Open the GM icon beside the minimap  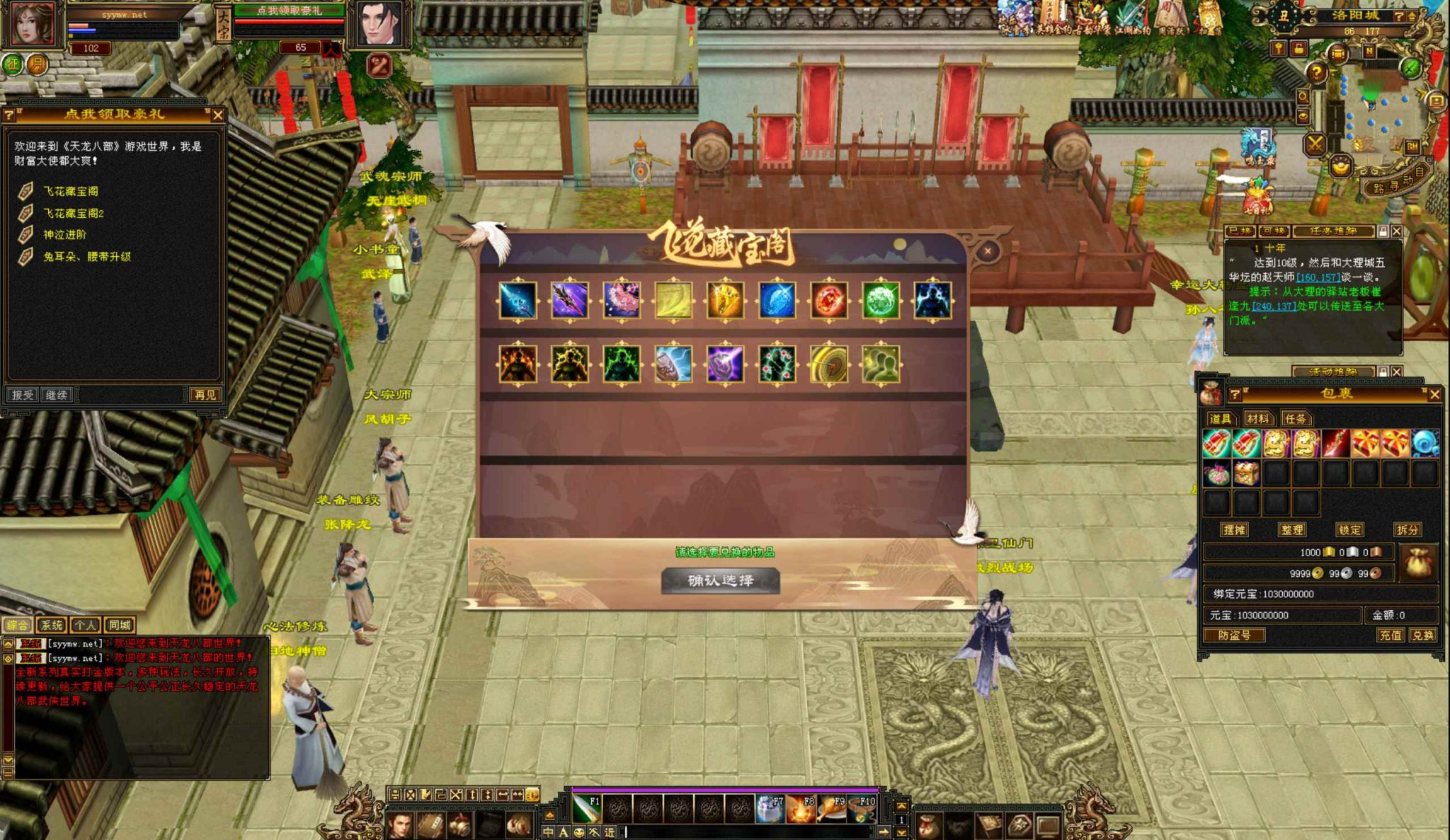tap(1412, 147)
